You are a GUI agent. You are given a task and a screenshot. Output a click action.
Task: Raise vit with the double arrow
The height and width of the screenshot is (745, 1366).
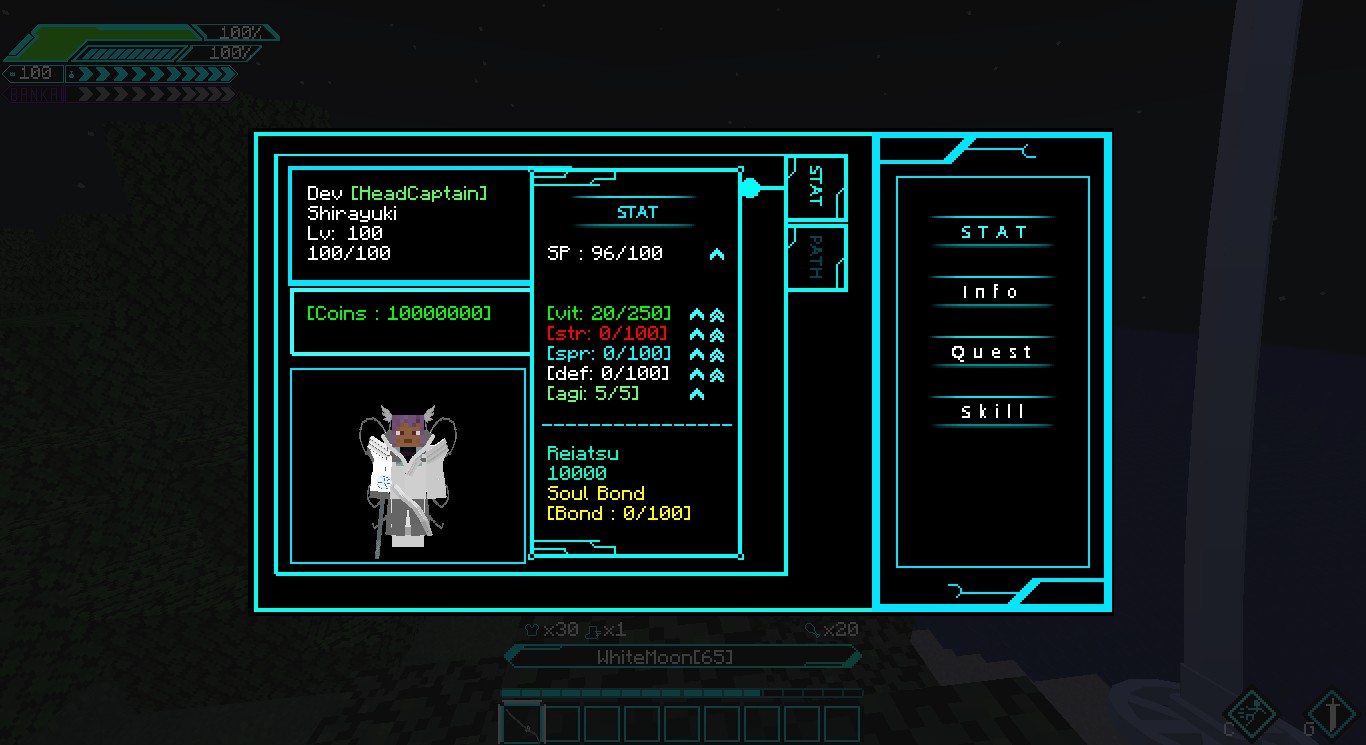pyautogui.click(x=717, y=314)
